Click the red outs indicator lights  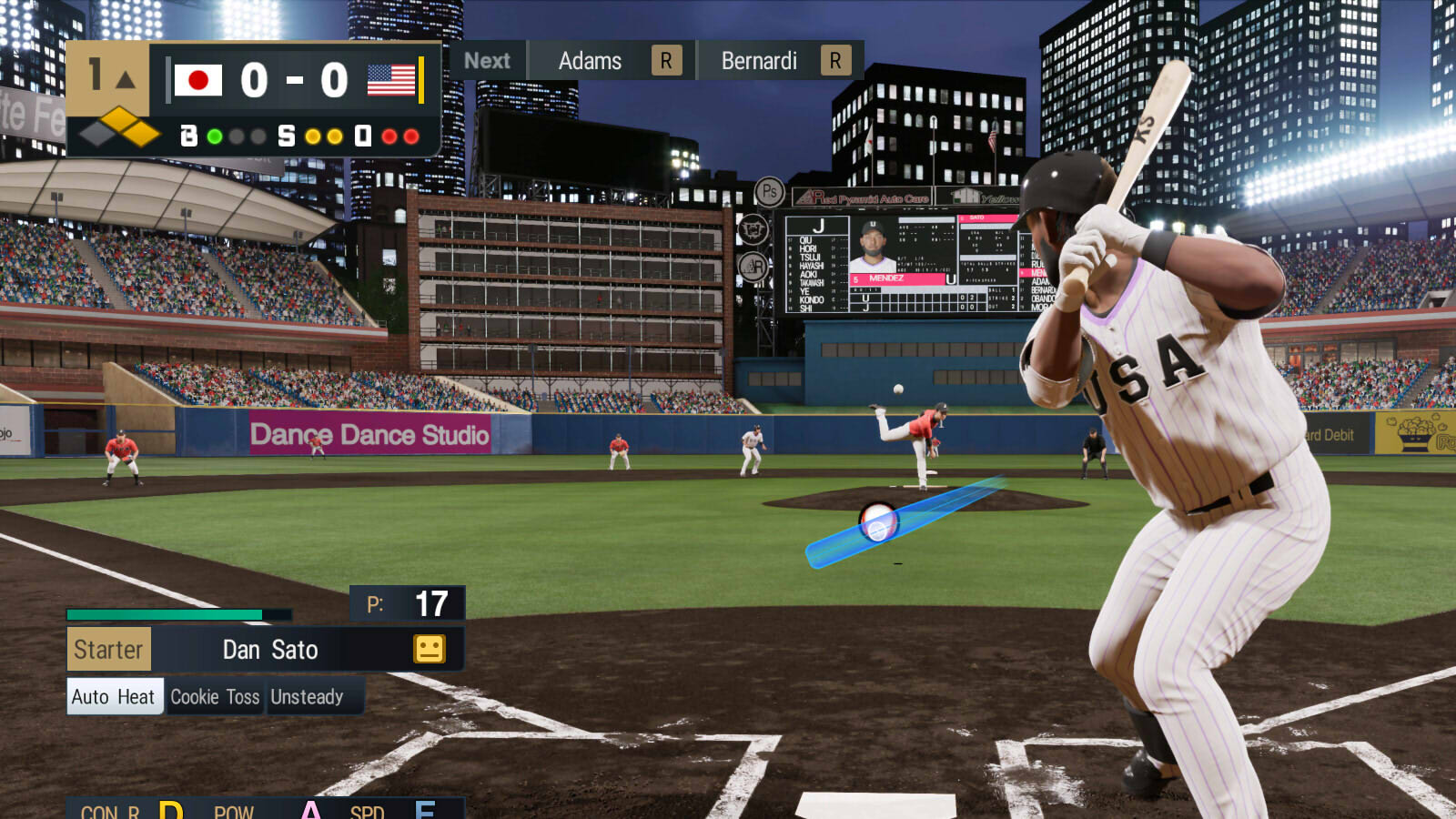click(400, 136)
